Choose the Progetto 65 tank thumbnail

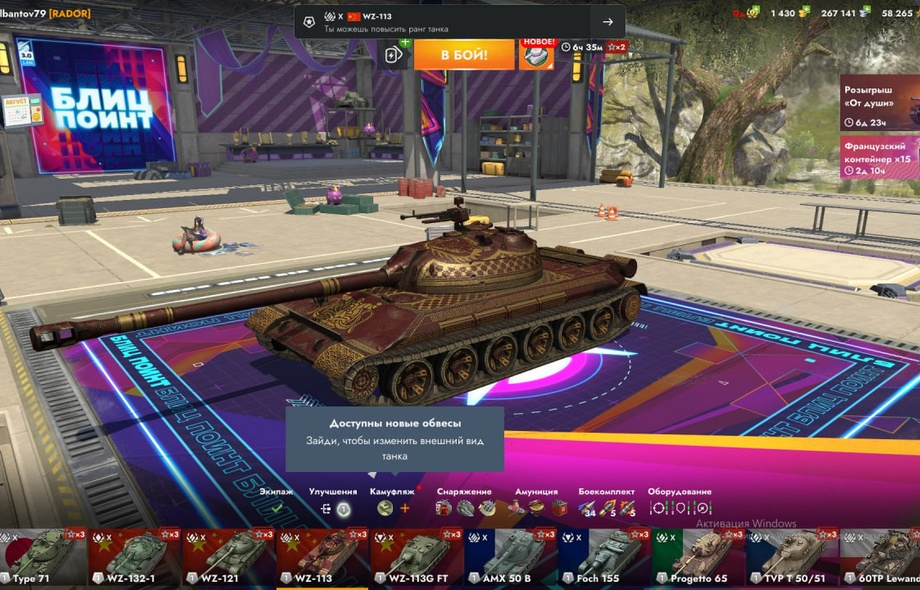pyautogui.click(x=699, y=557)
